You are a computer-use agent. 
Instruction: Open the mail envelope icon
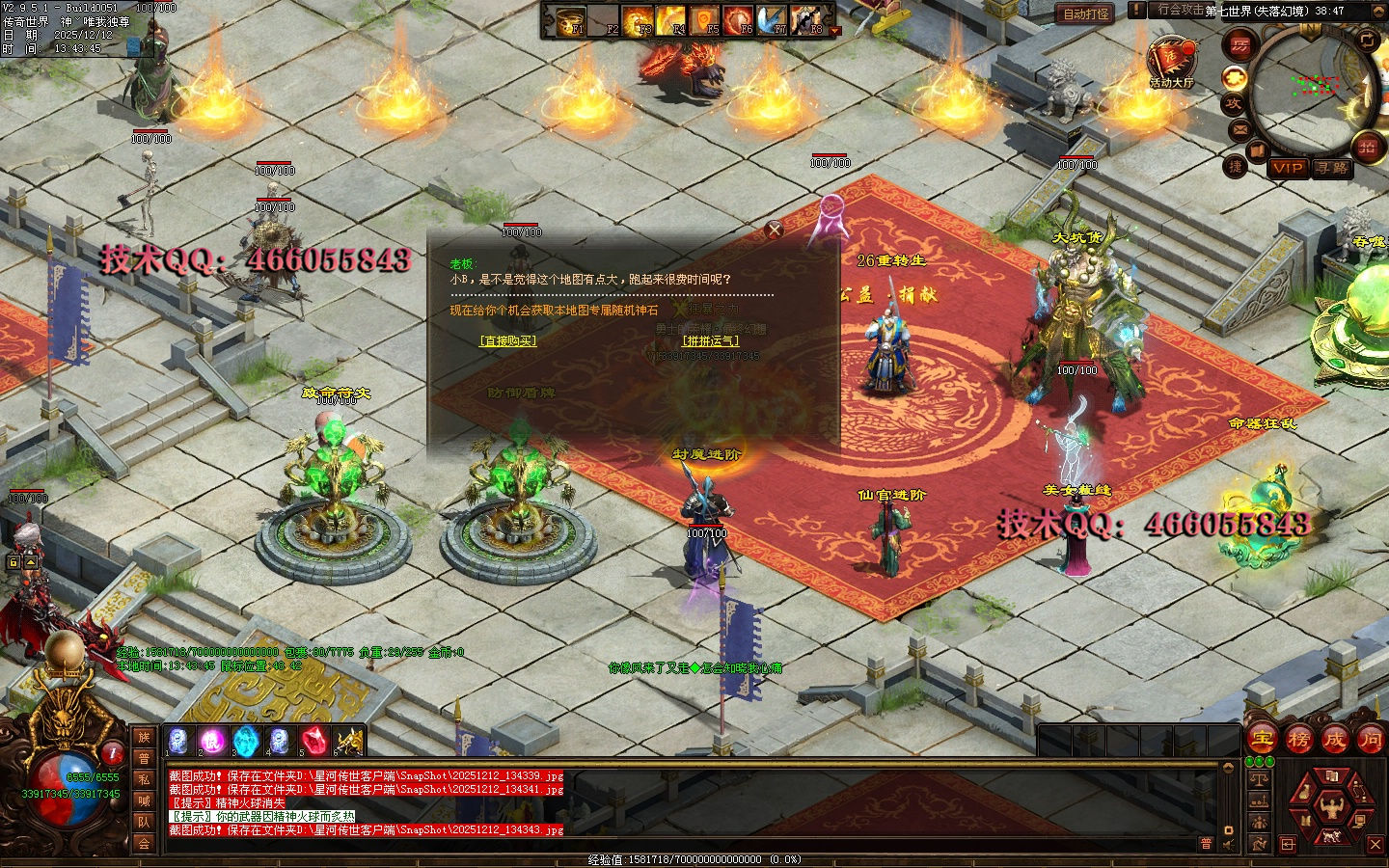(1240, 129)
